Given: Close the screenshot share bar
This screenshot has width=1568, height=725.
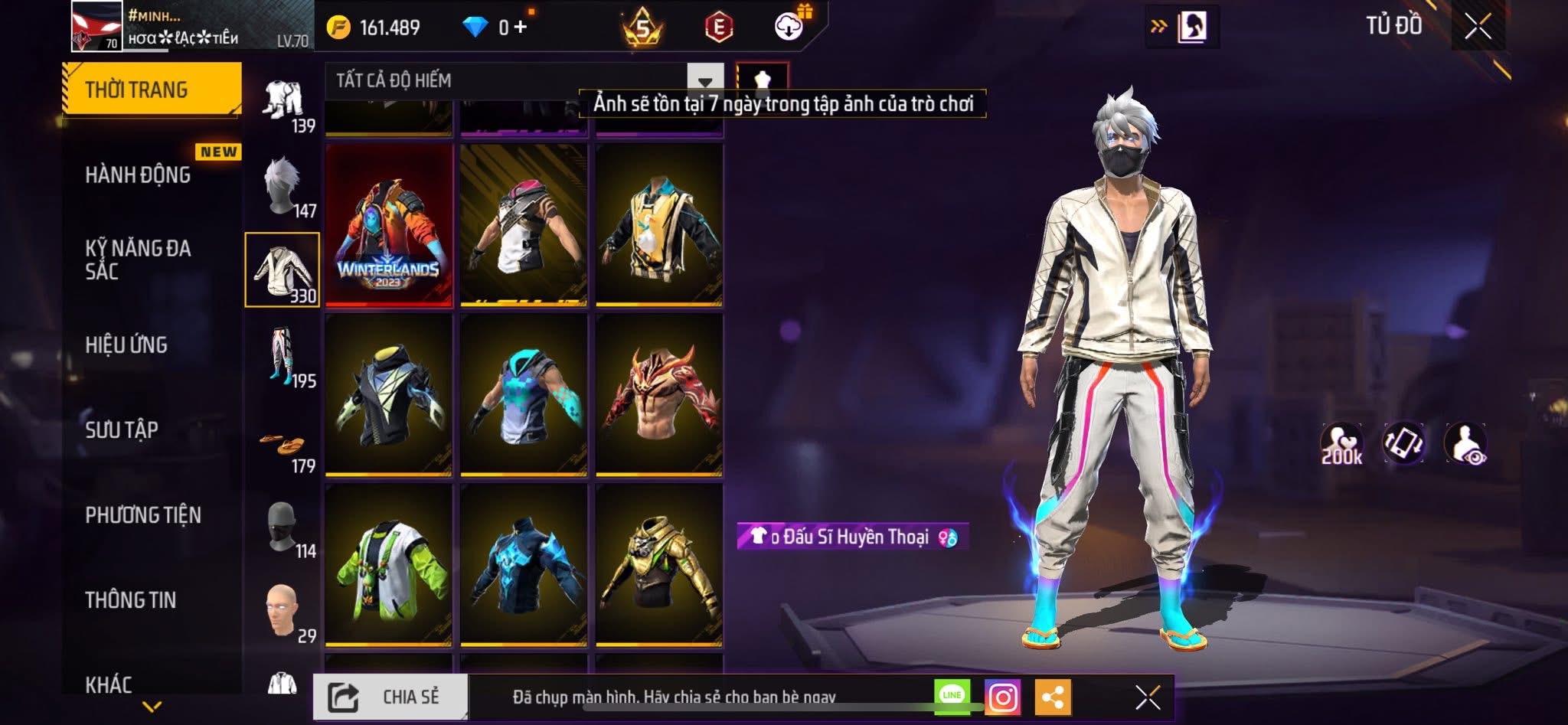Looking at the screenshot, I should click(x=1148, y=697).
